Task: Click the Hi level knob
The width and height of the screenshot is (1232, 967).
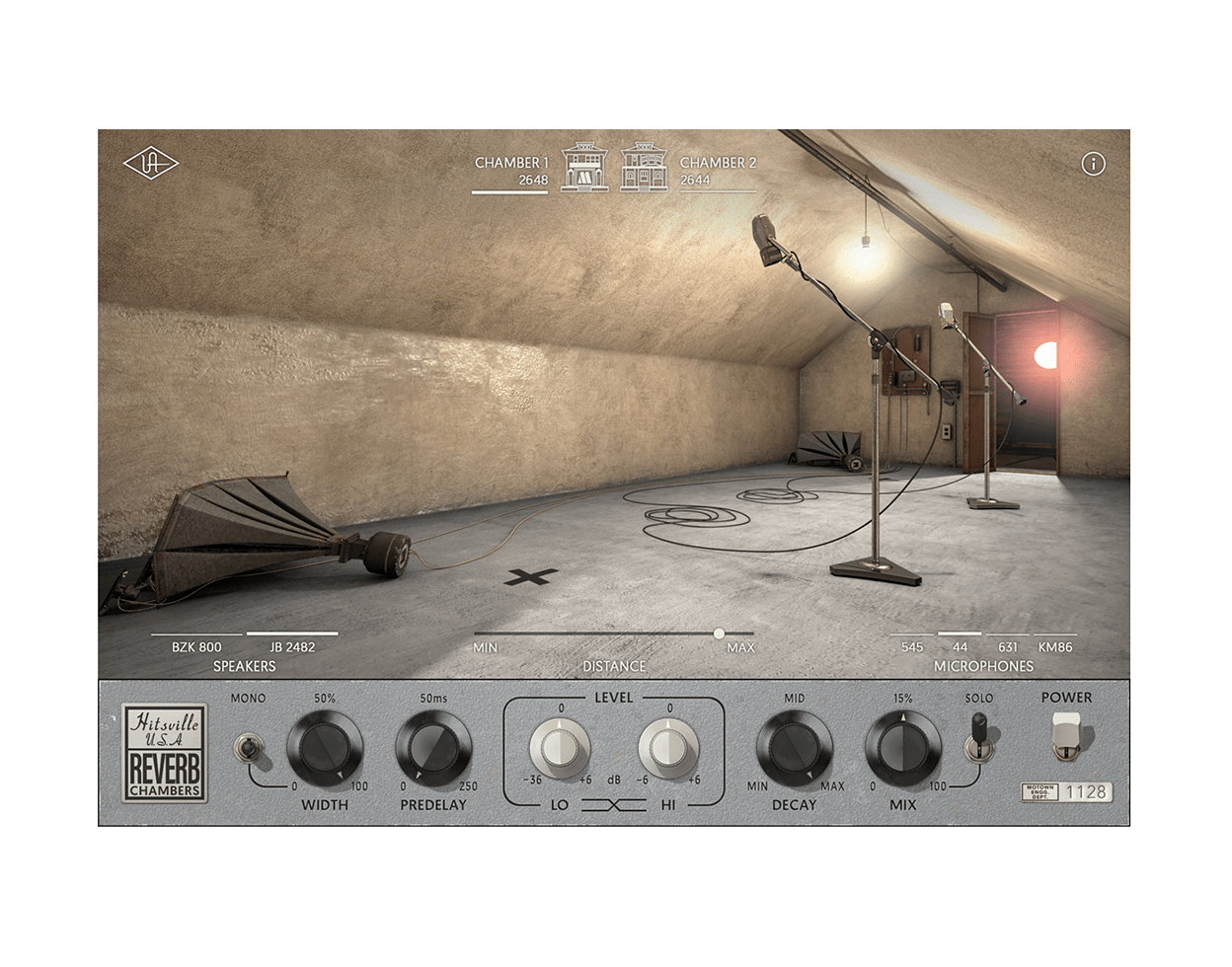Action: coord(668,749)
